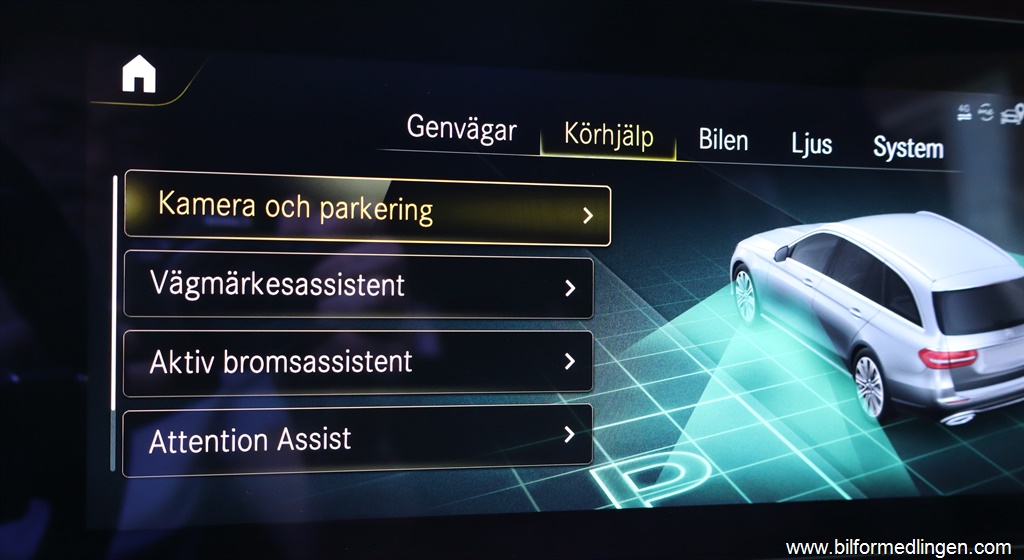Image resolution: width=1024 pixels, height=560 pixels.
Task: Choose the Vägmärkesassistent entry
Action: 358,285
